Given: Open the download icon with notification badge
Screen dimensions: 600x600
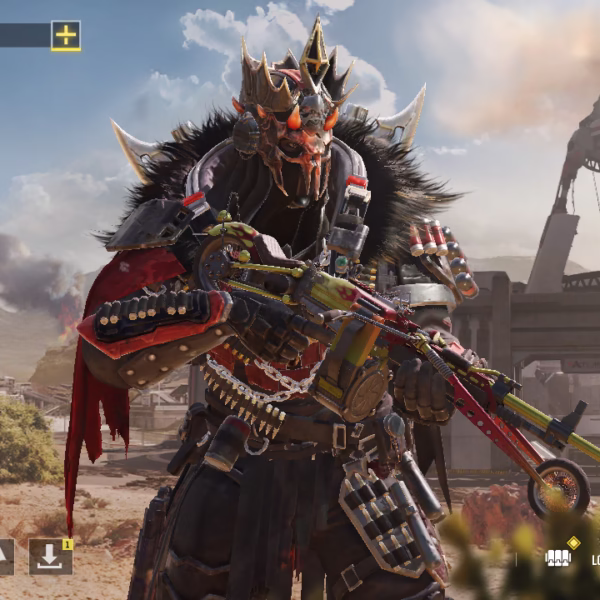Looking at the screenshot, I should (50, 556).
